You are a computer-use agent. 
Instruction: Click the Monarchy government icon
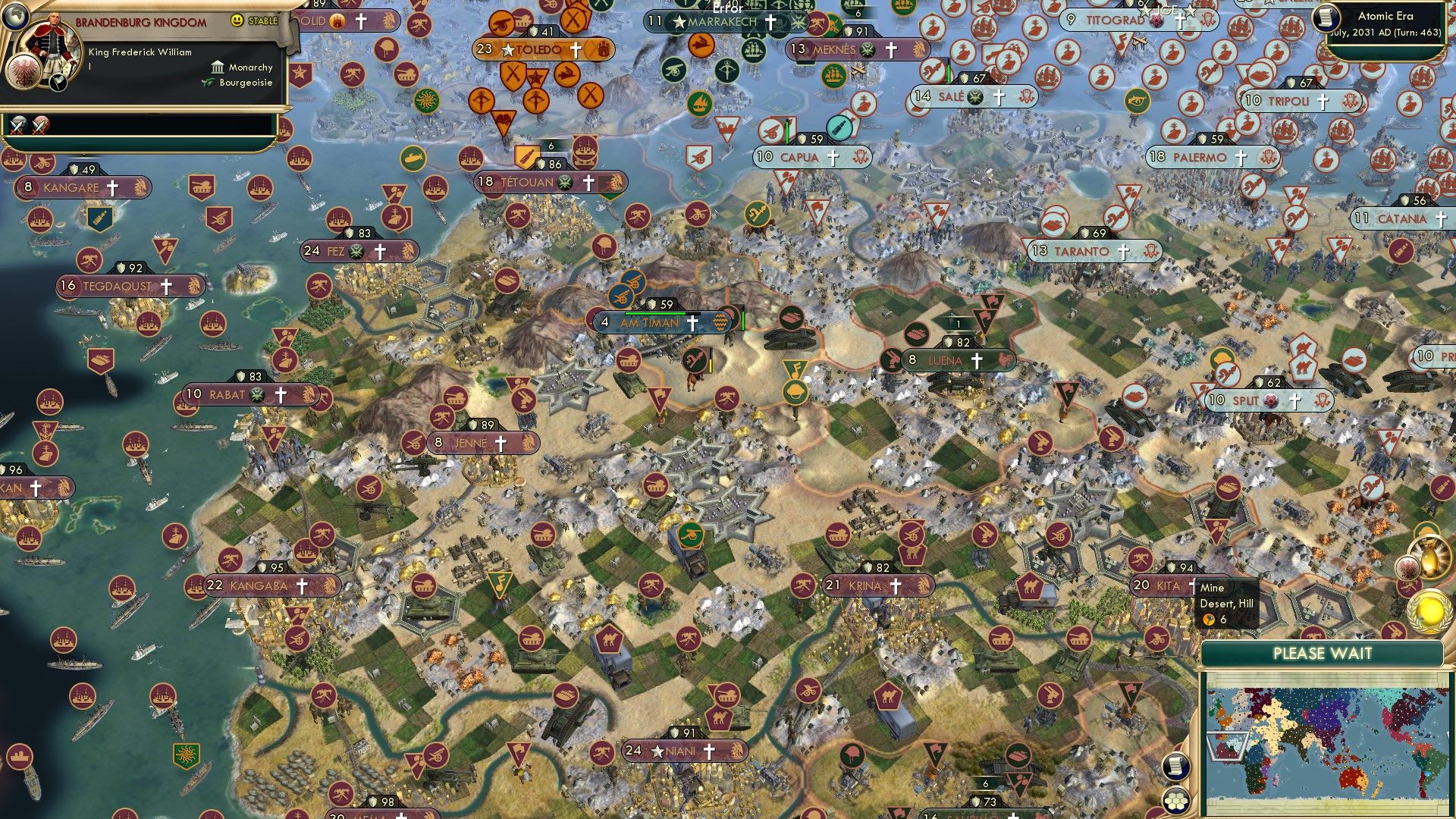[219, 68]
